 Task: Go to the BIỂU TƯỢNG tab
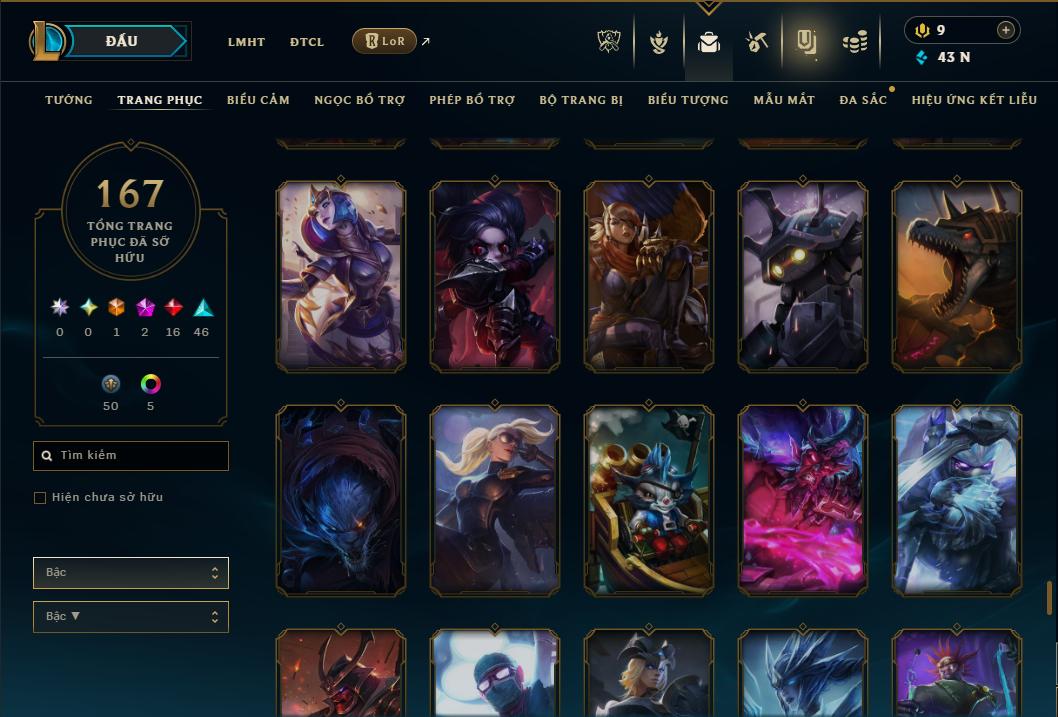[x=688, y=100]
